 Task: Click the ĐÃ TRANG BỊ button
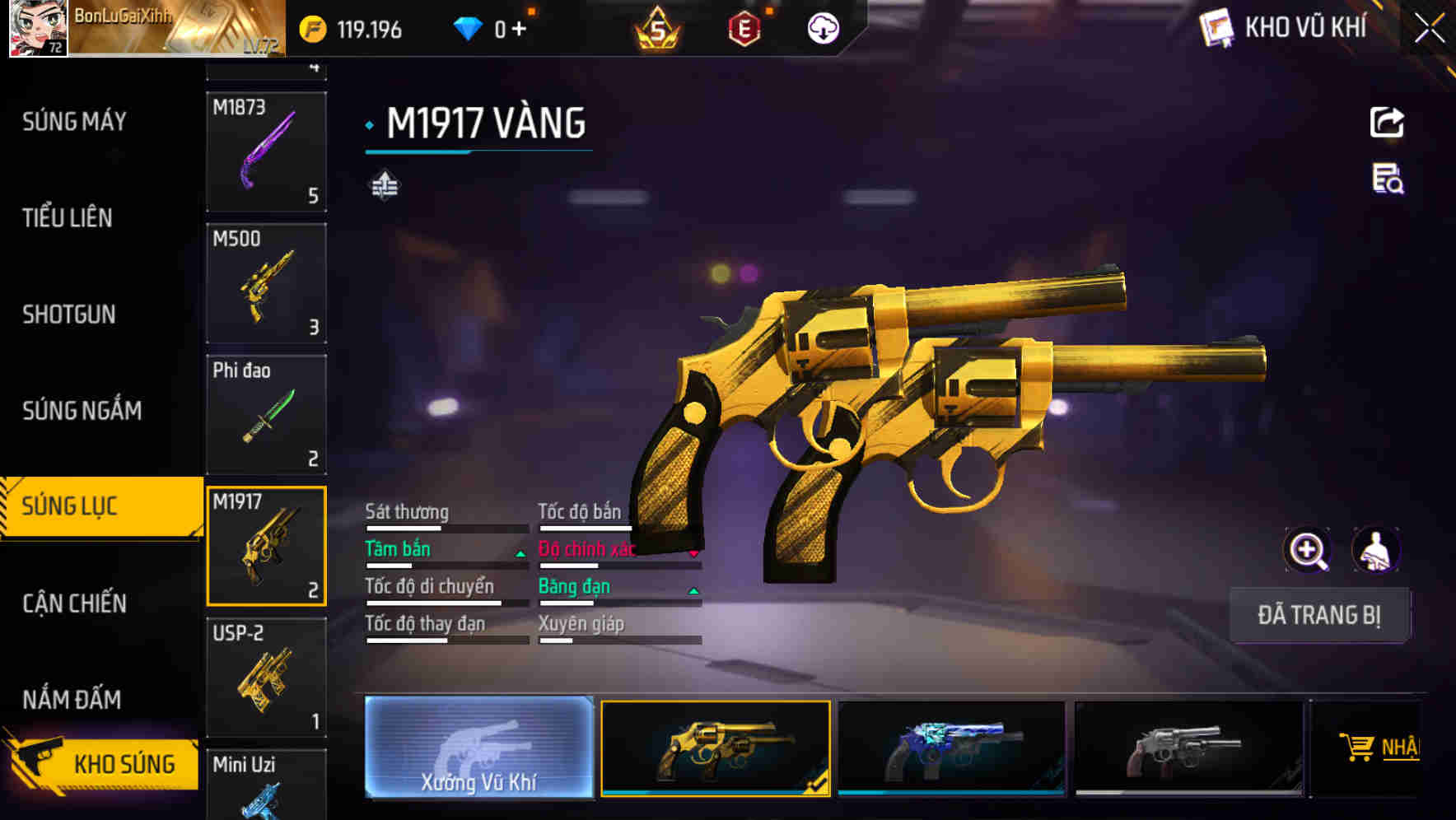point(1318,615)
